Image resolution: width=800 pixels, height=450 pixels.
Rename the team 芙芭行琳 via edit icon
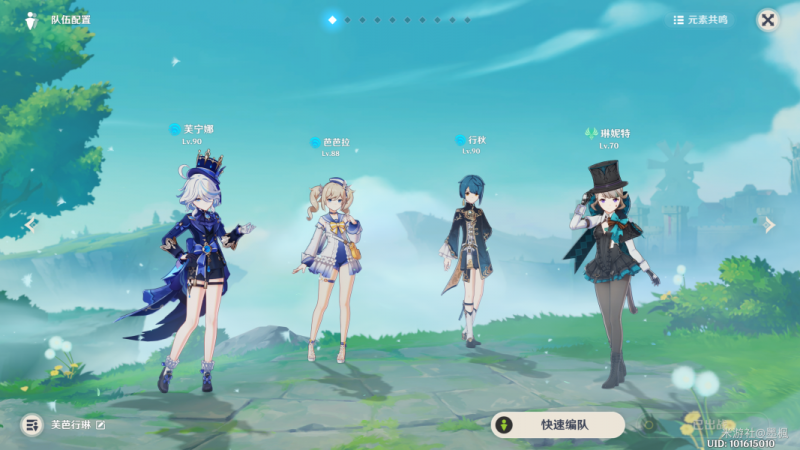[100, 425]
